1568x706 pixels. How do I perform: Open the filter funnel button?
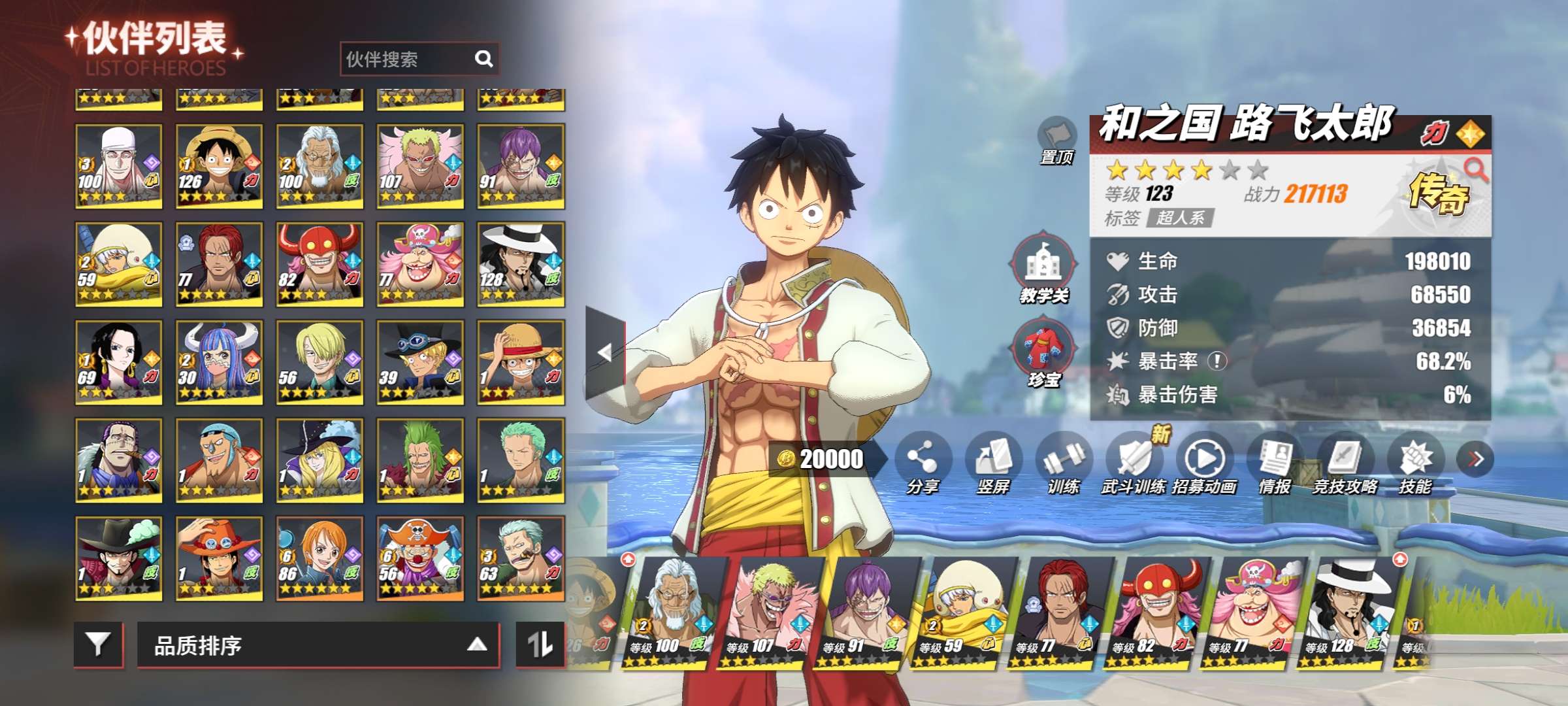pyautogui.click(x=98, y=645)
